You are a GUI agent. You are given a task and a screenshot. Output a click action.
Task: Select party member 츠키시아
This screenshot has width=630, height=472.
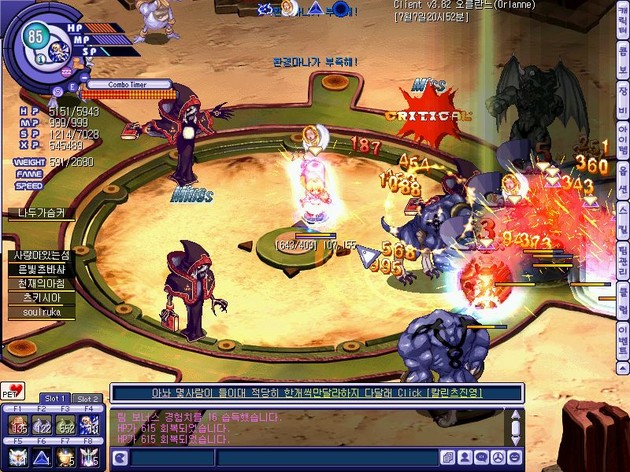pyautogui.click(x=38, y=298)
